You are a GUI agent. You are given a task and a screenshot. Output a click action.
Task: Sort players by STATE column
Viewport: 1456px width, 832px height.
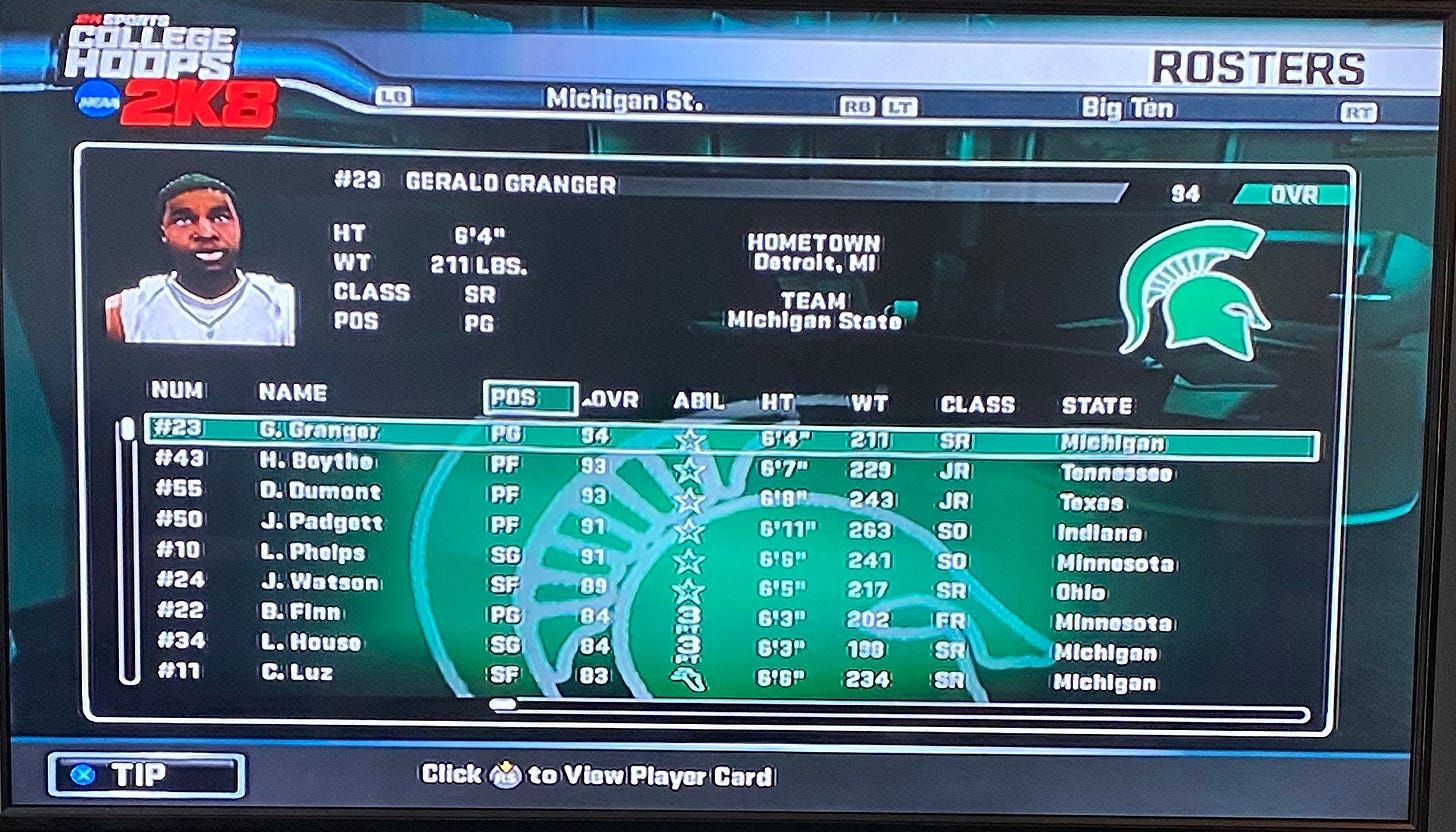(x=1097, y=406)
